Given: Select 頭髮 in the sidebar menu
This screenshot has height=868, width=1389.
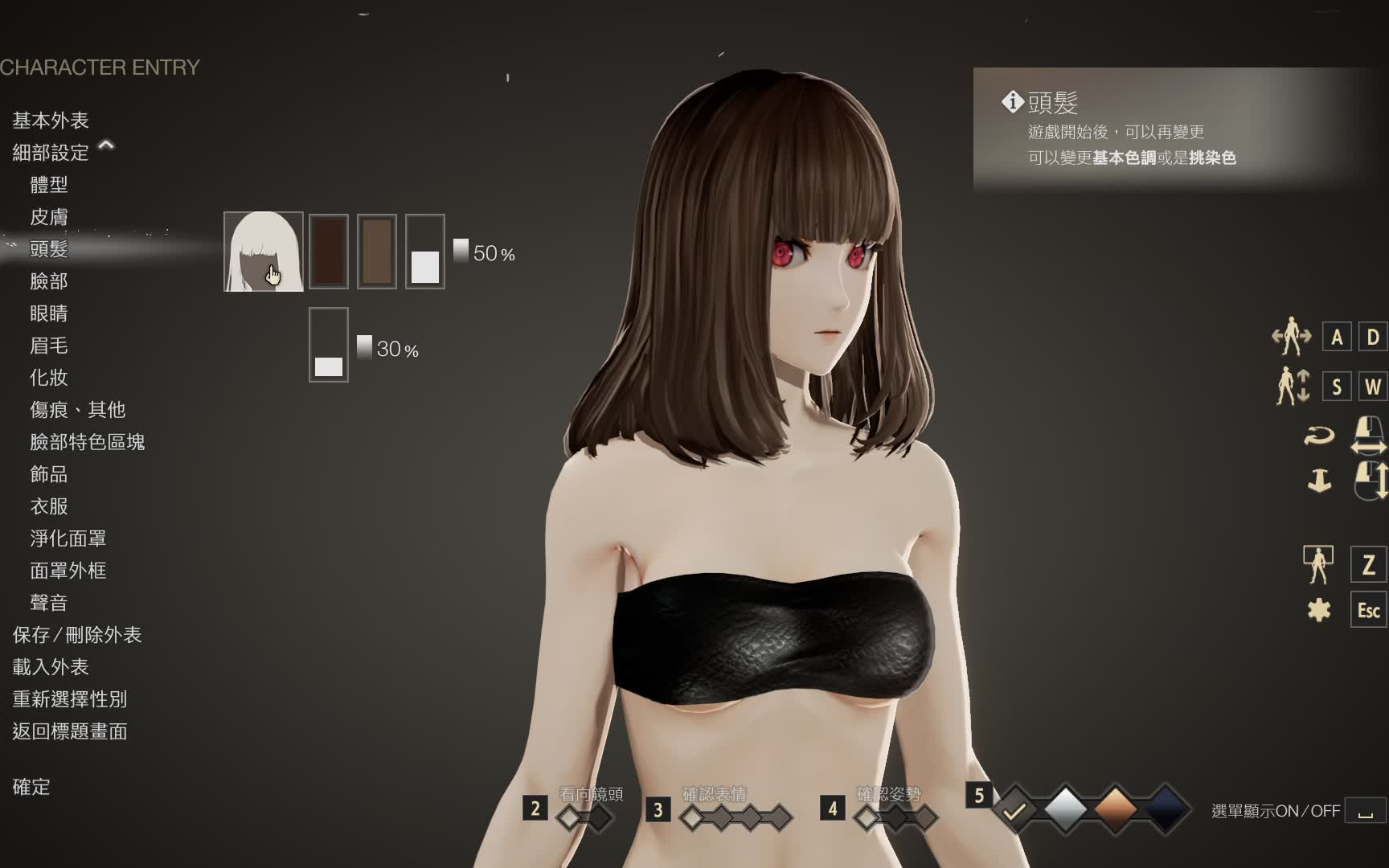Looking at the screenshot, I should pyautogui.click(x=50, y=249).
